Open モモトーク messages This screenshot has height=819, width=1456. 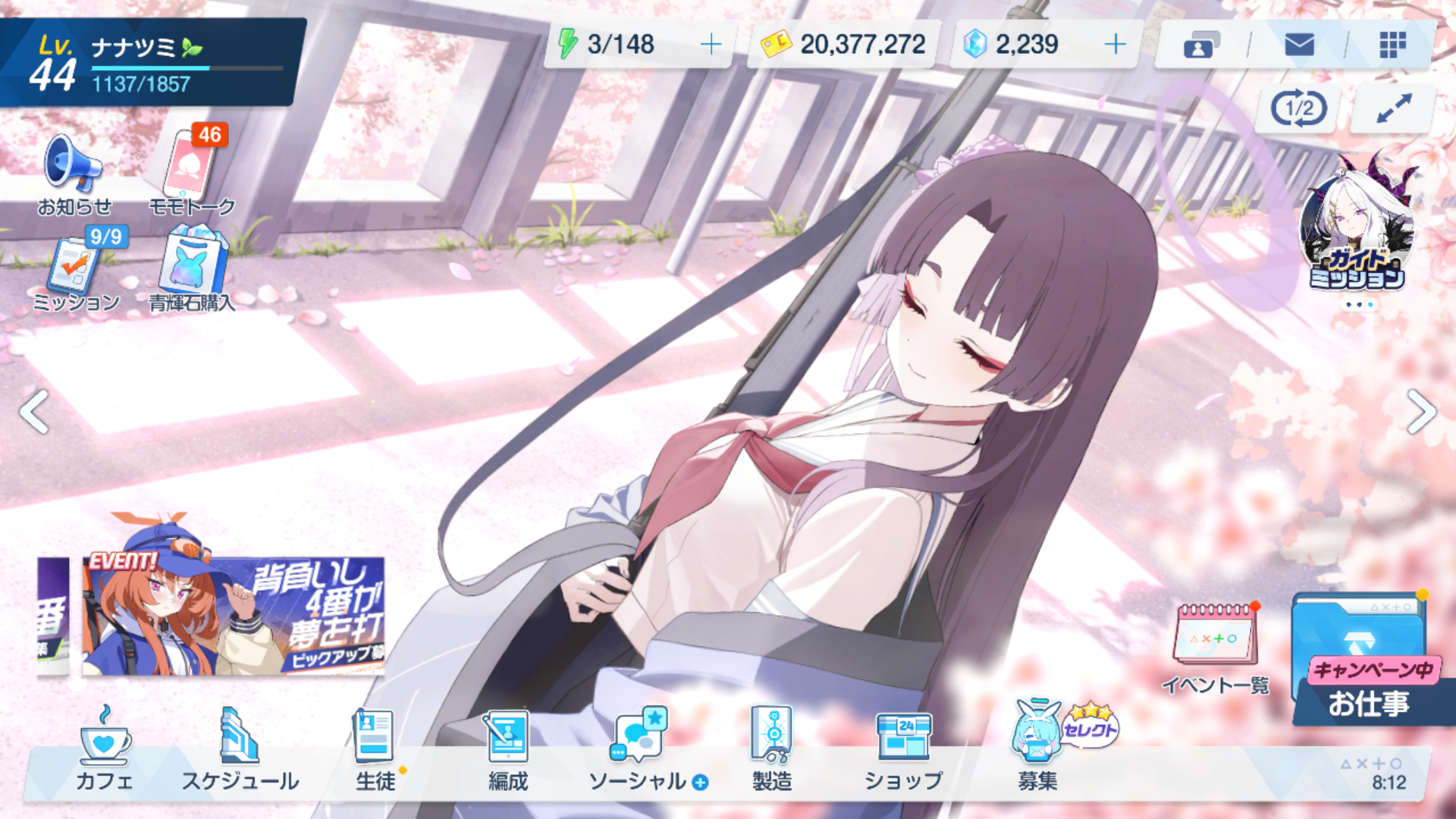pyautogui.click(x=191, y=171)
